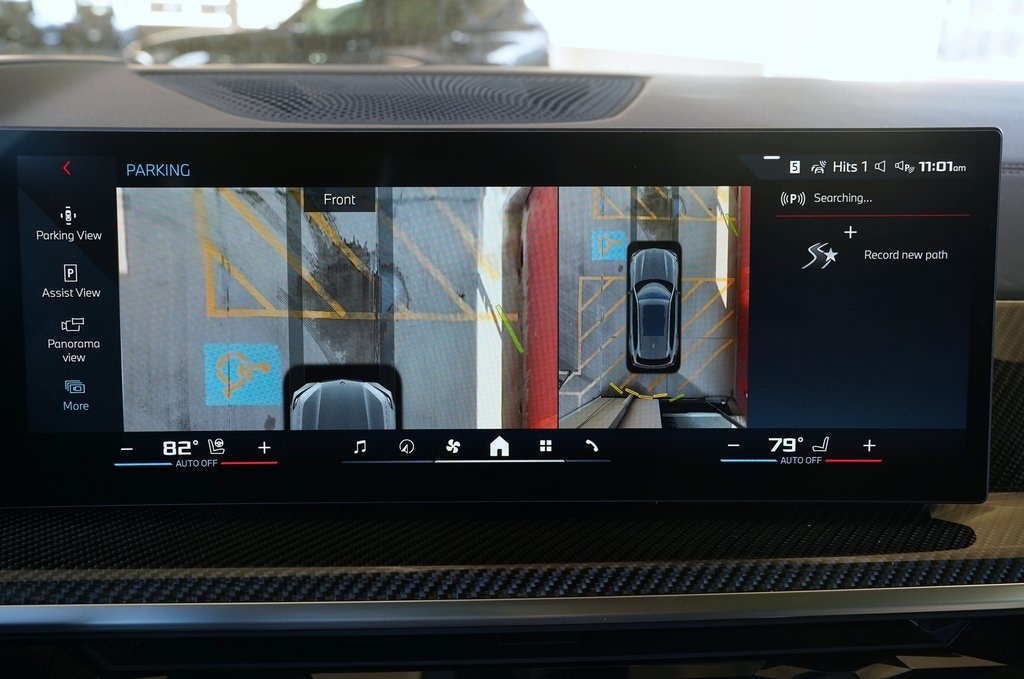Go to the Home screen icon
1024x679 pixels.
499,447
